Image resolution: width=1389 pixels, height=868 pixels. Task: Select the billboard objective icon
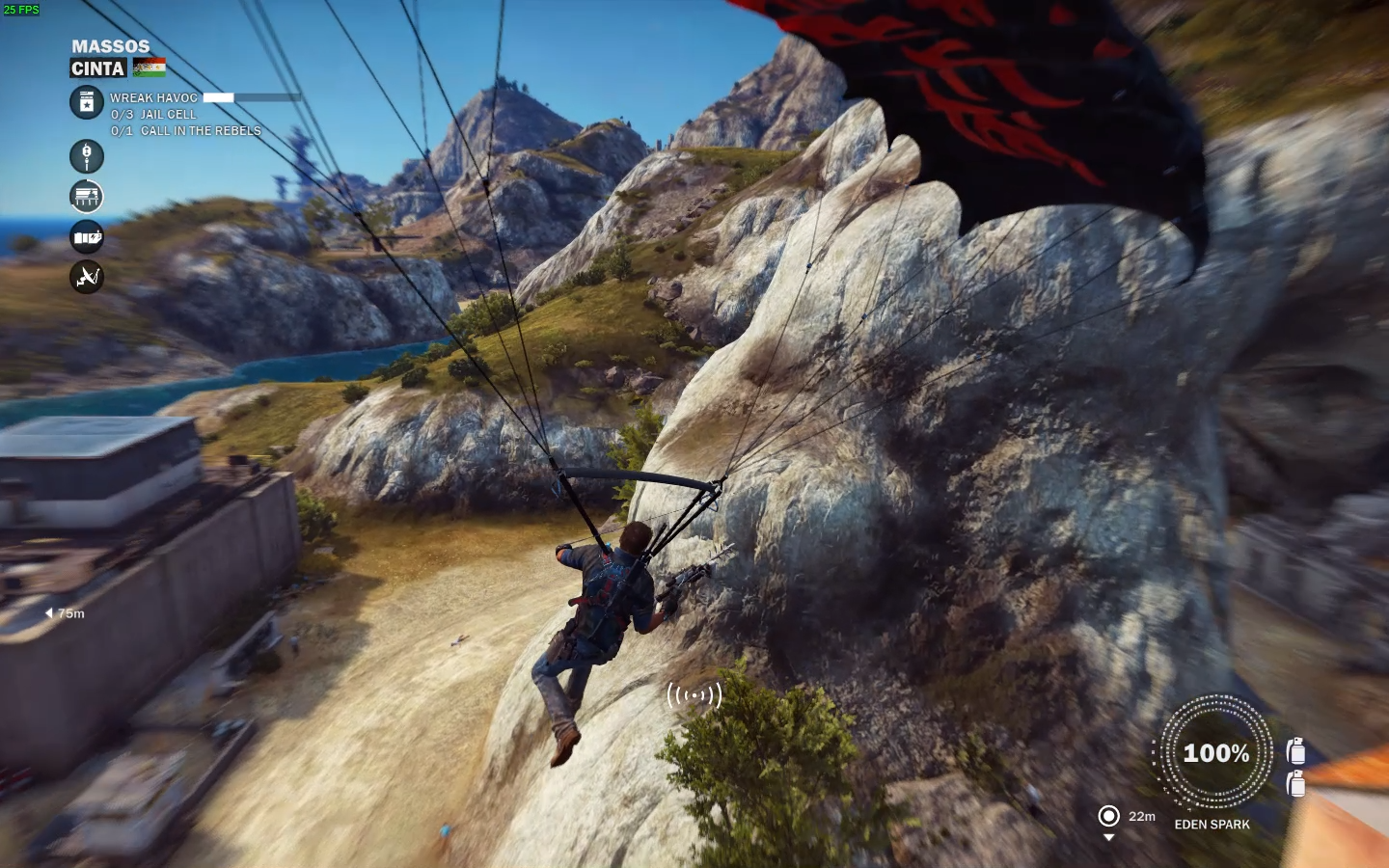click(87, 197)
